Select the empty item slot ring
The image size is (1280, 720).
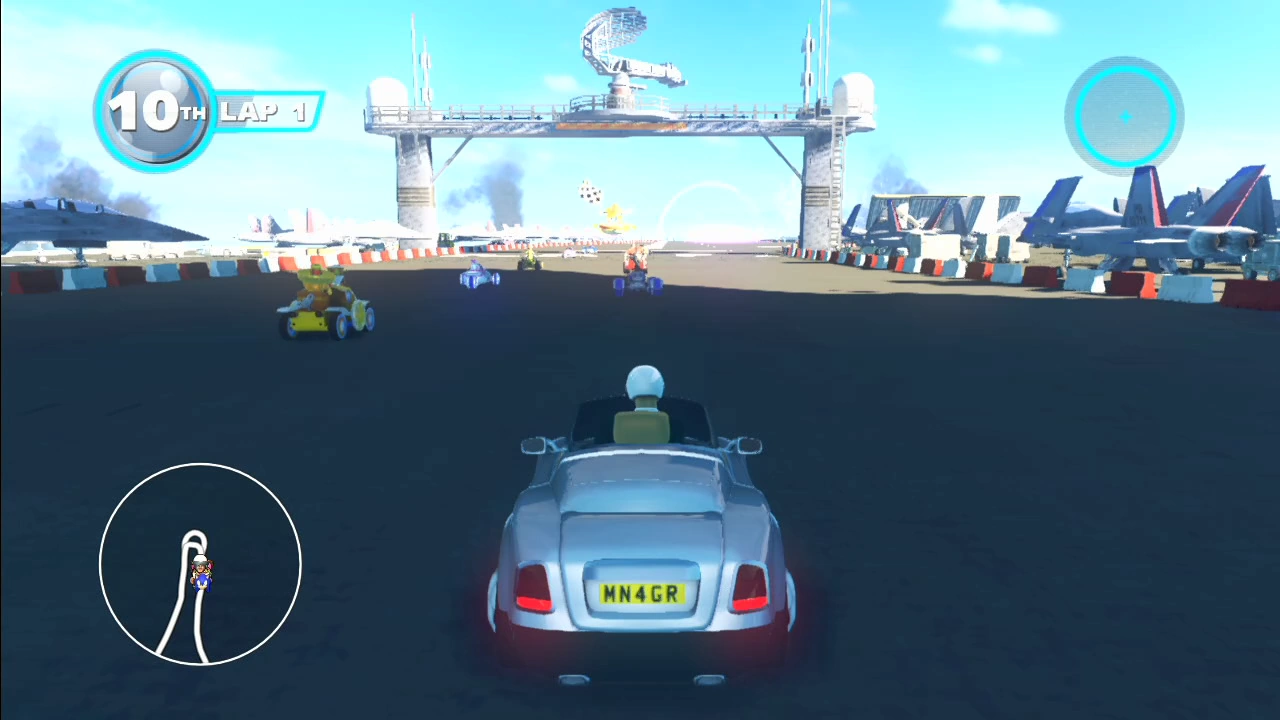(1124, 117)
